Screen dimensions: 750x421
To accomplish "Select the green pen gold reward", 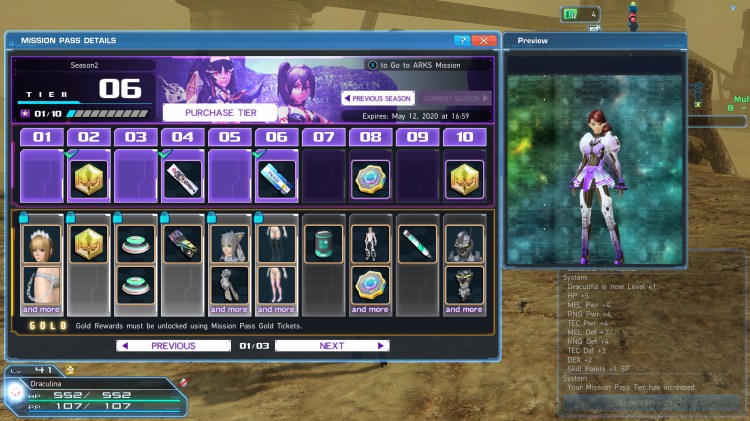I will pos(417,244).
